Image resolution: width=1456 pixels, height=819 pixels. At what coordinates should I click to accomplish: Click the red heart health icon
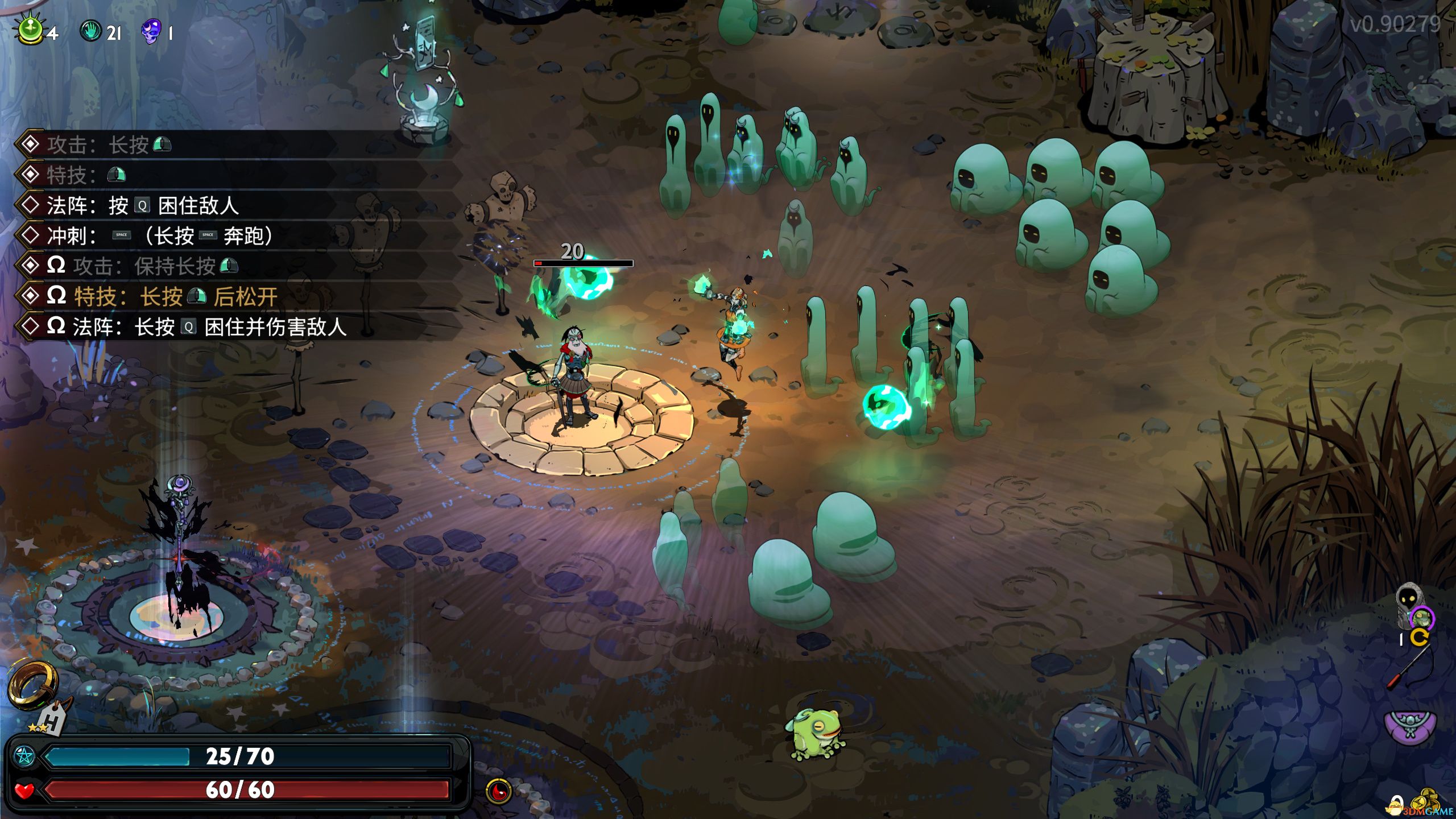pos(24,790)
